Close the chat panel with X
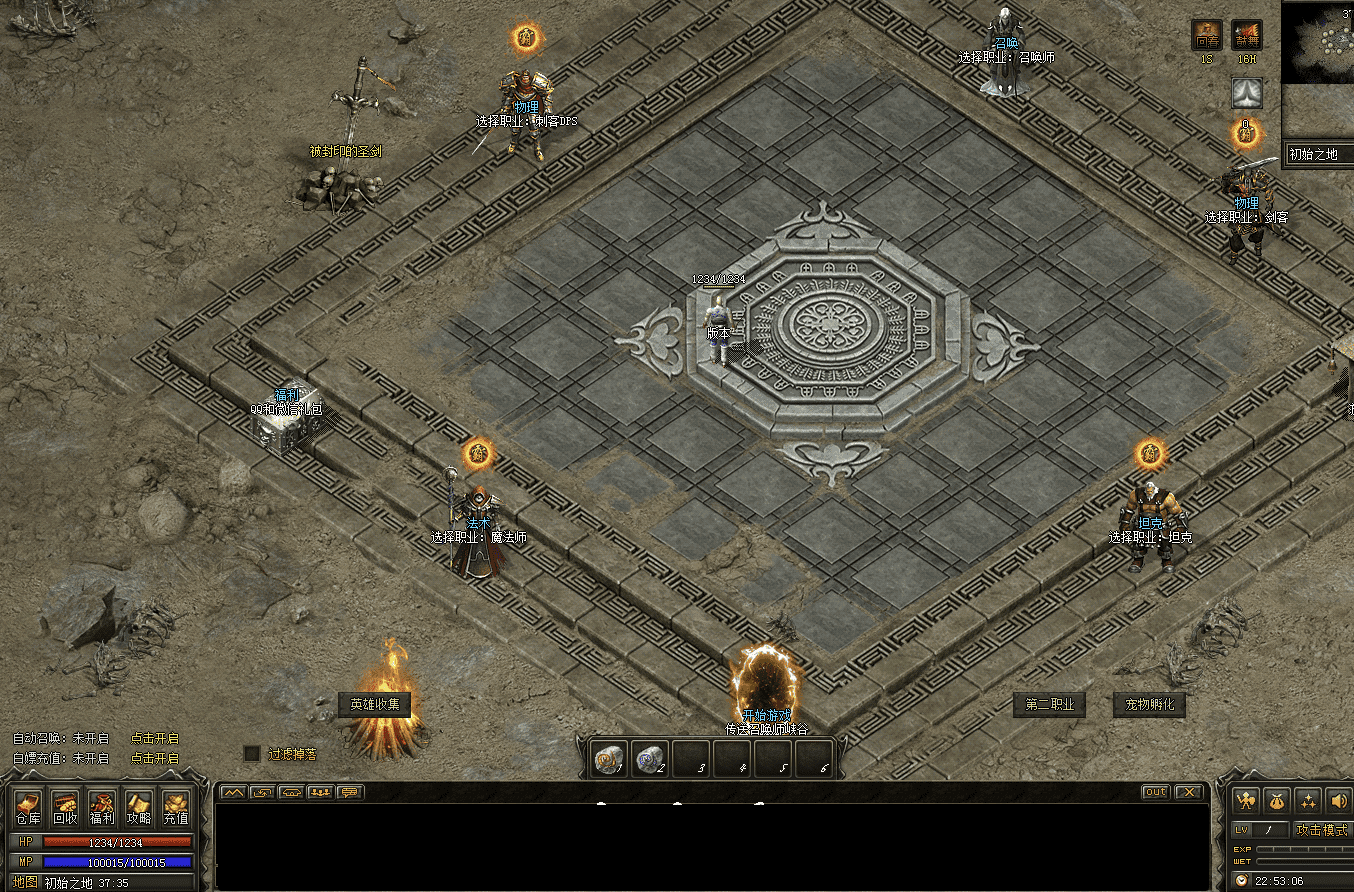Image resolution: width=1354 pixels, height=892 pixels. pos(1187,792)
